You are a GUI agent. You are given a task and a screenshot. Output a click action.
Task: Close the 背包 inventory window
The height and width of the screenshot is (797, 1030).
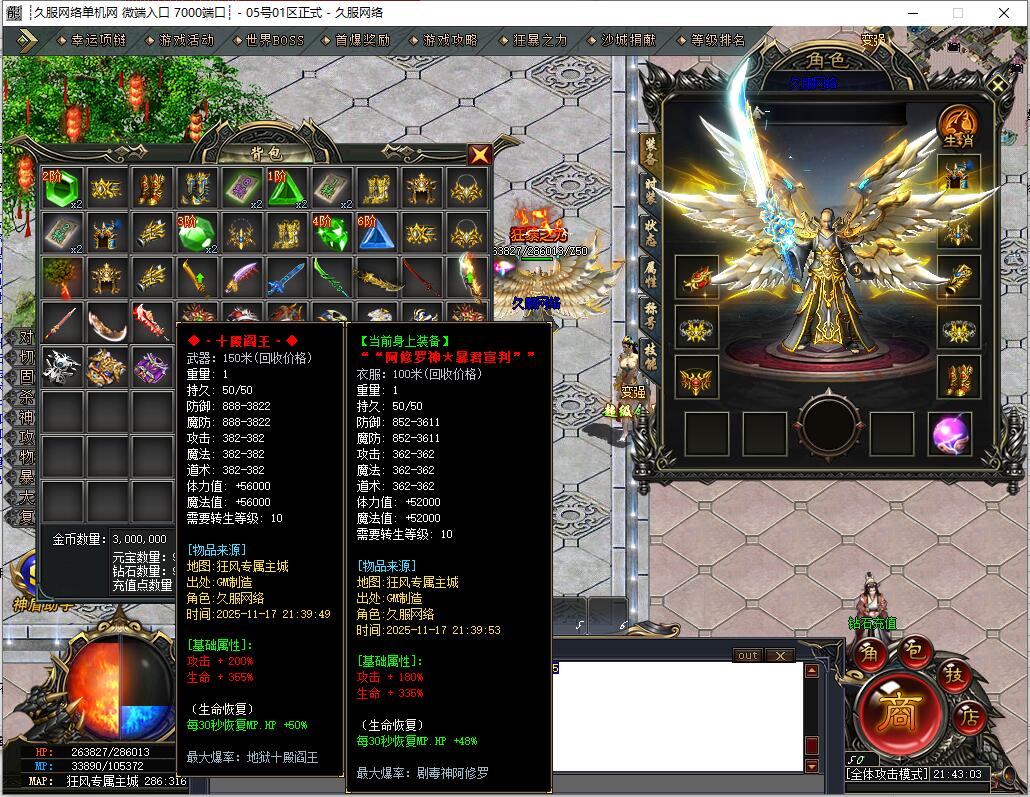coord(480,154)
